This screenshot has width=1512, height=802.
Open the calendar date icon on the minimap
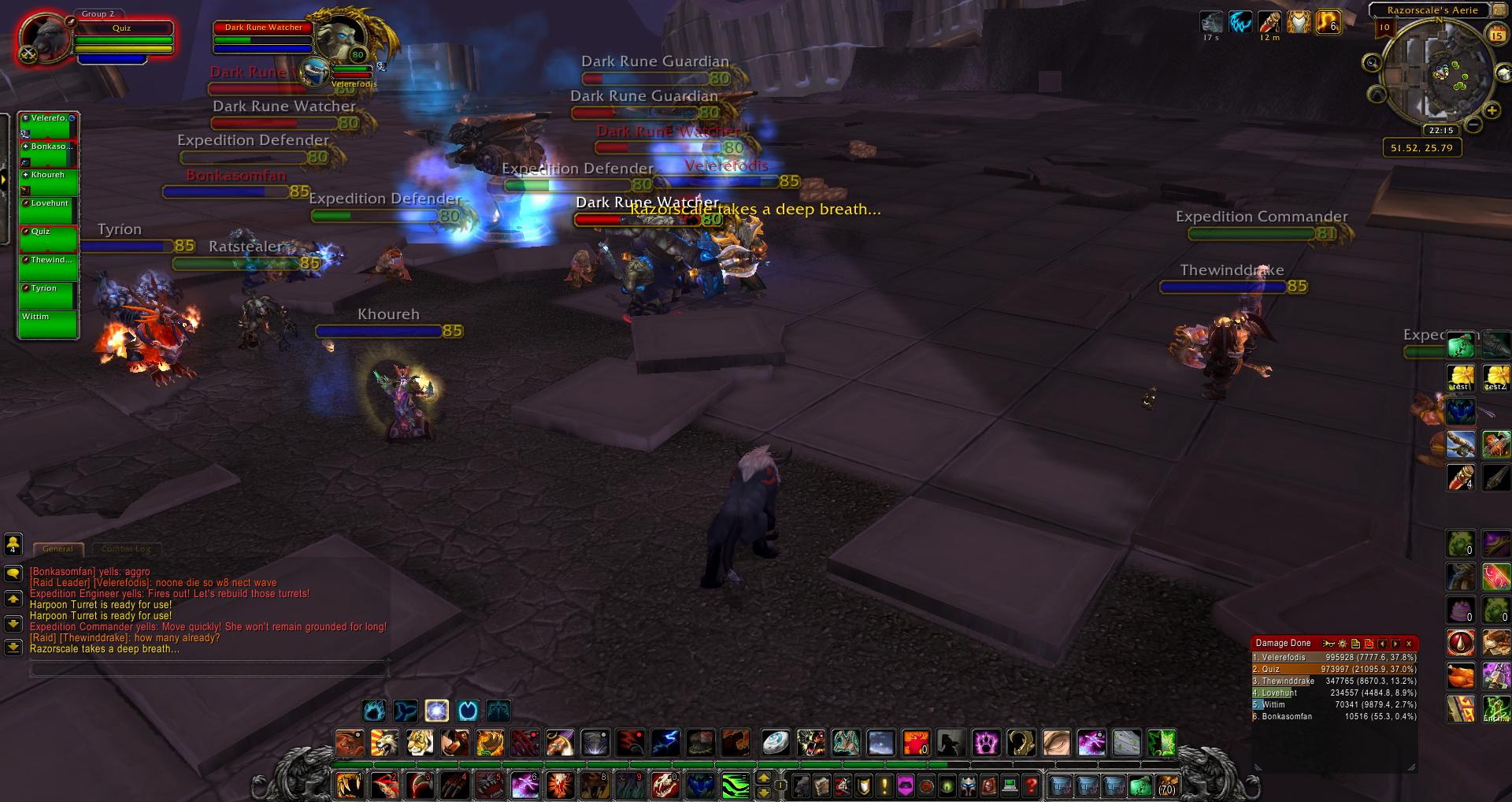pos(1495,34)
